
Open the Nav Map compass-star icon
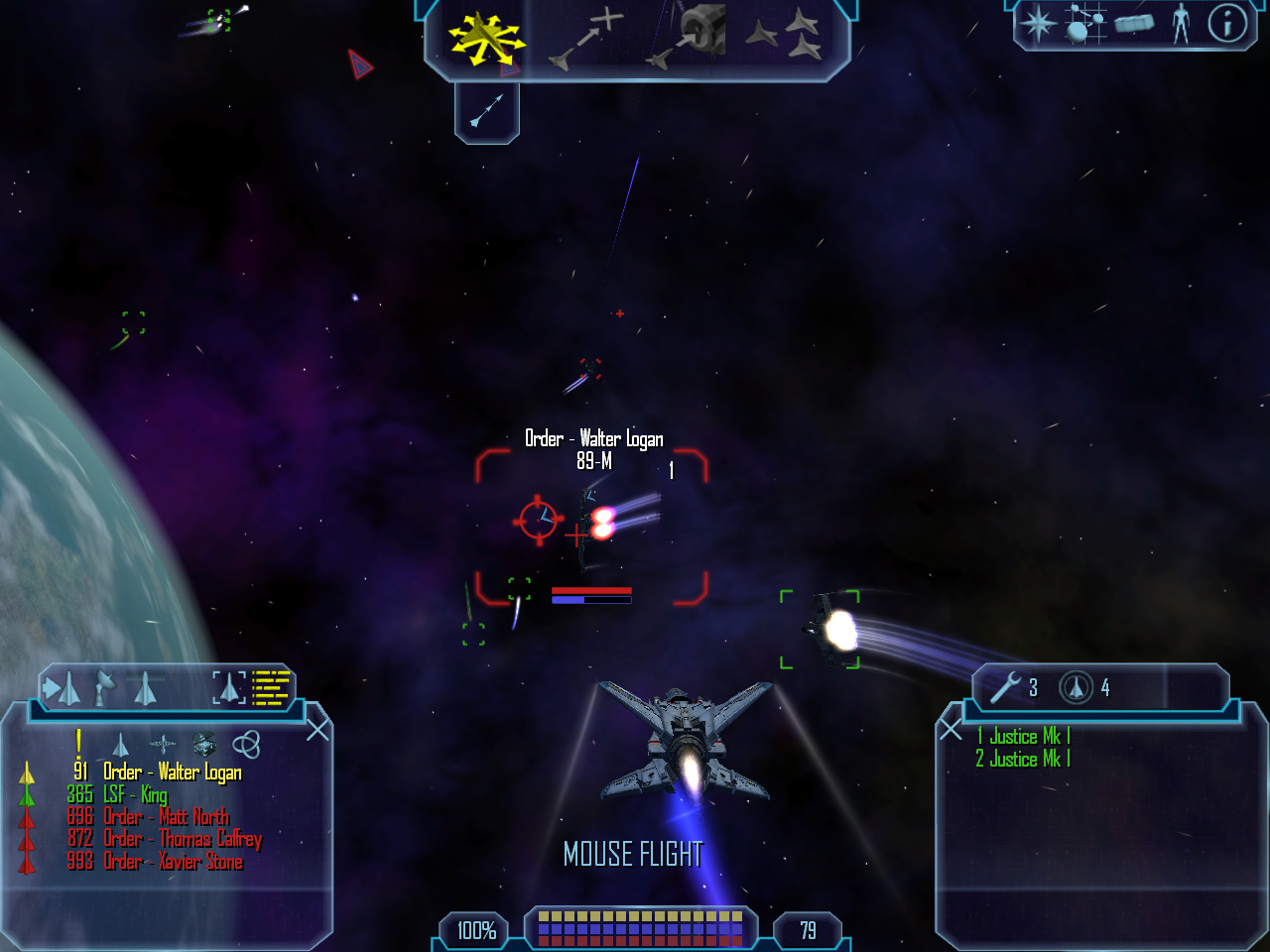[1038, 24]
